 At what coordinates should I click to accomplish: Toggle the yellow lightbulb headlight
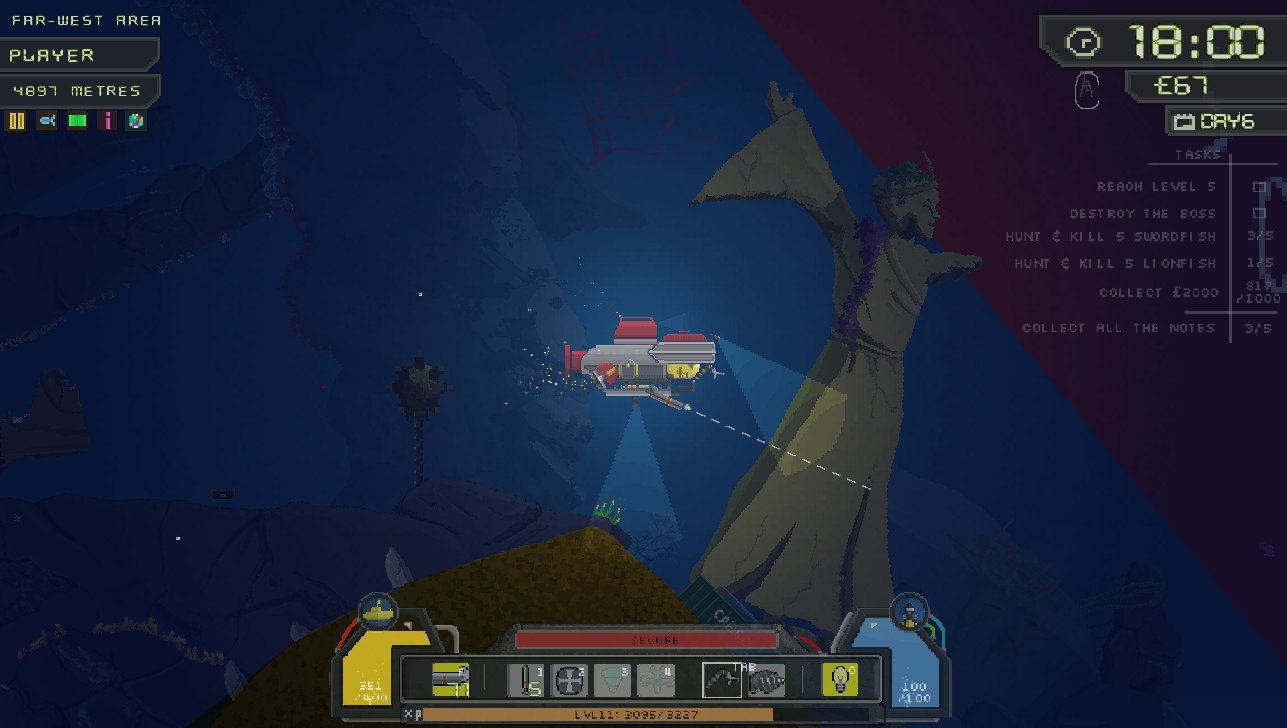pos(839,680)
